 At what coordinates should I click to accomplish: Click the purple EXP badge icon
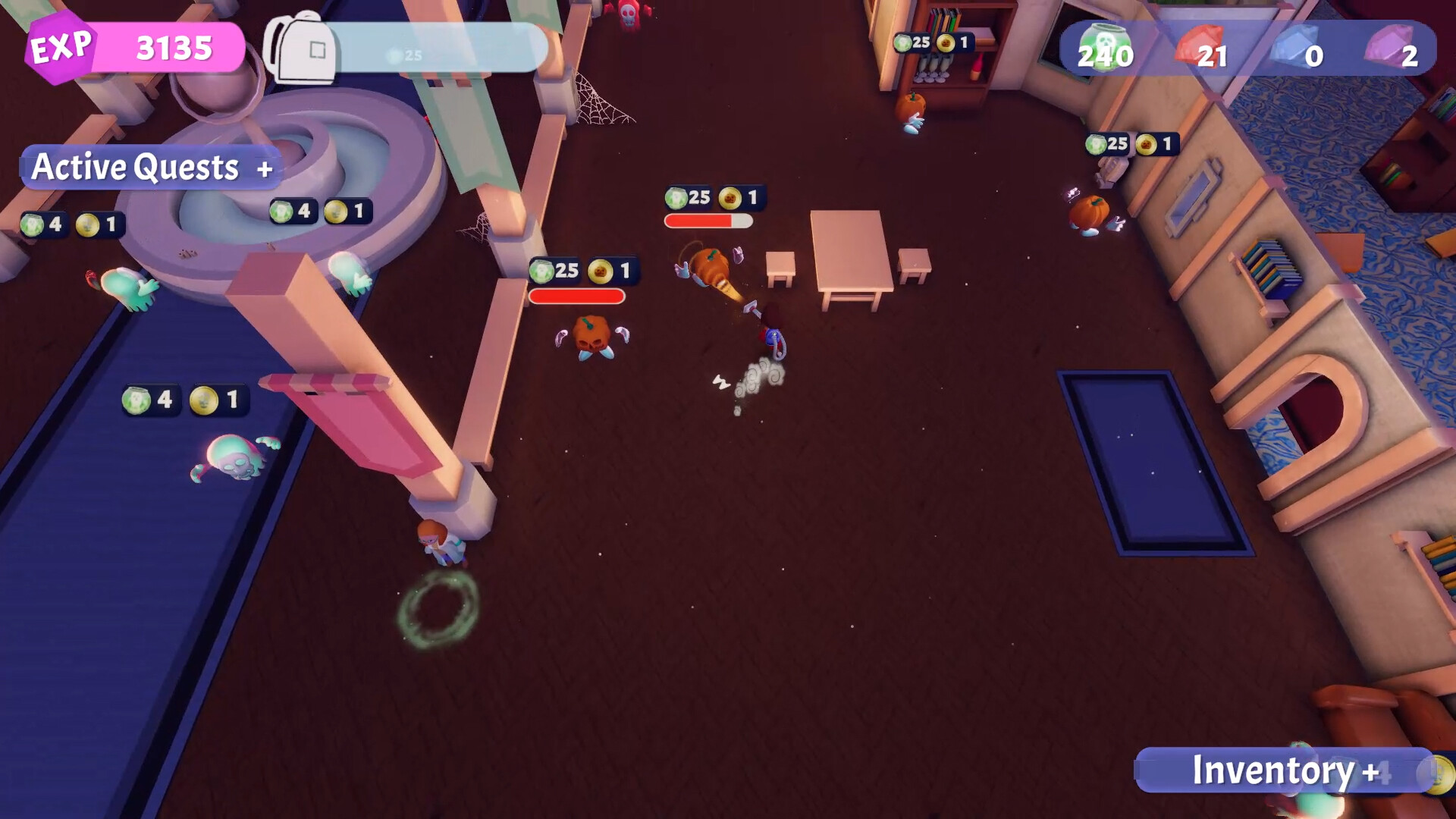pos(61,47)
